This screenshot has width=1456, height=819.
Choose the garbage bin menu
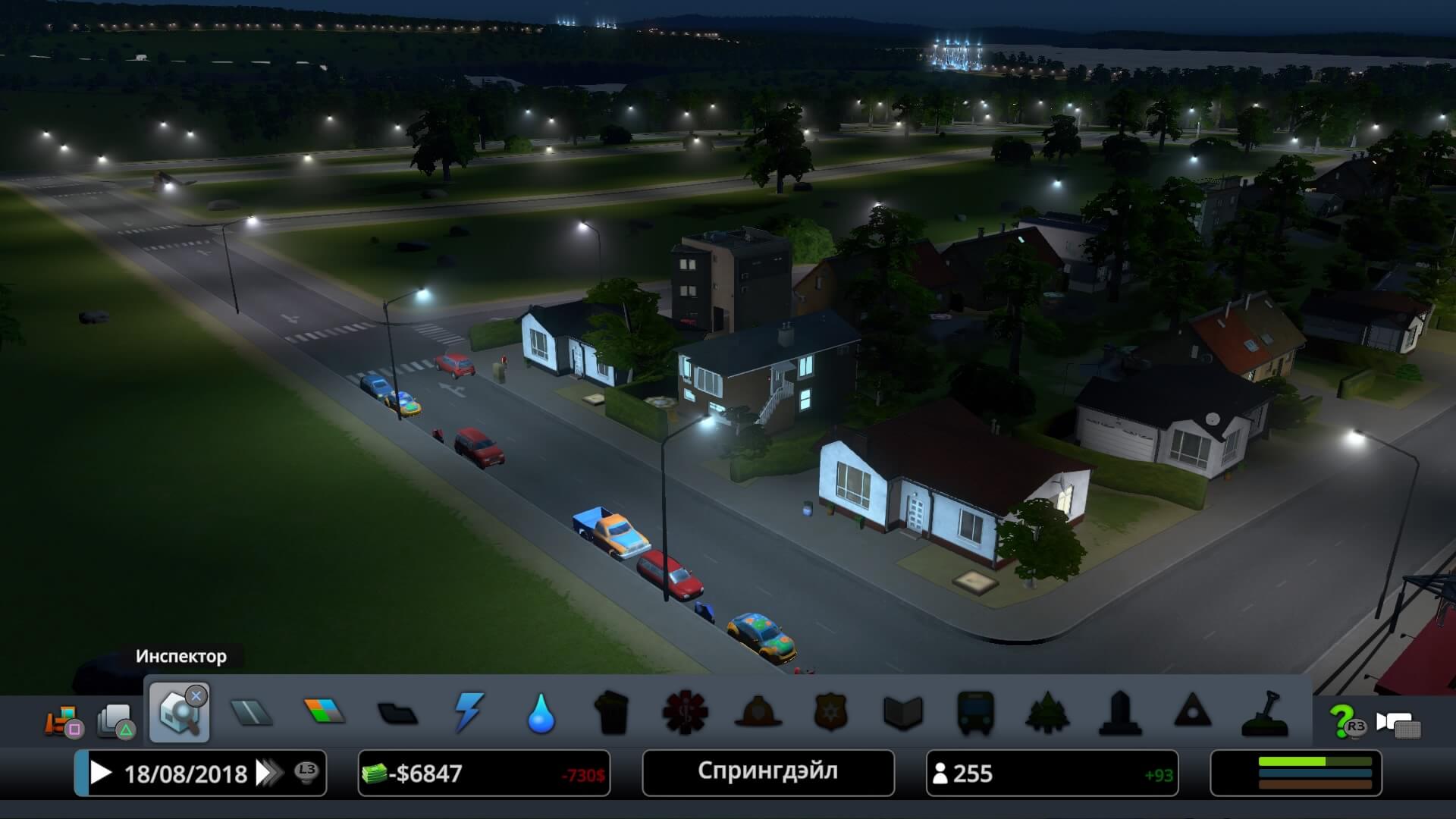(612, 713)
